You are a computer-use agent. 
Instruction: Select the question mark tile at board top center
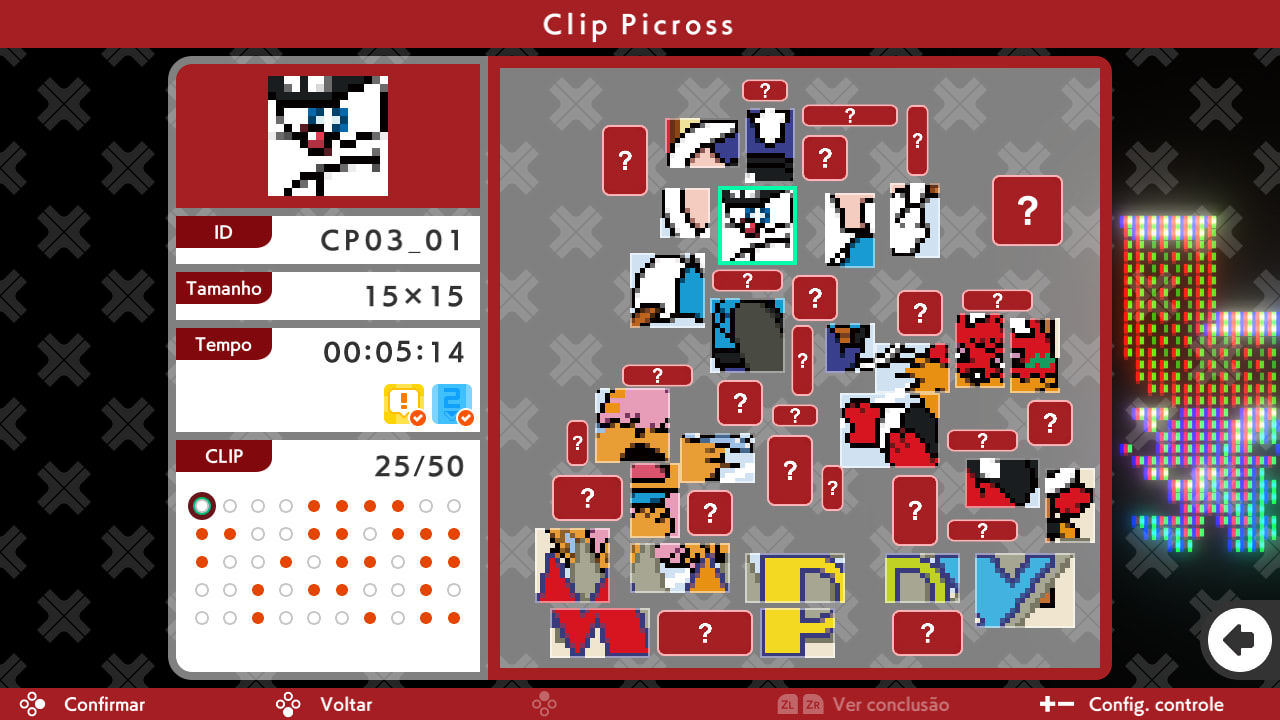pos(764,90)
